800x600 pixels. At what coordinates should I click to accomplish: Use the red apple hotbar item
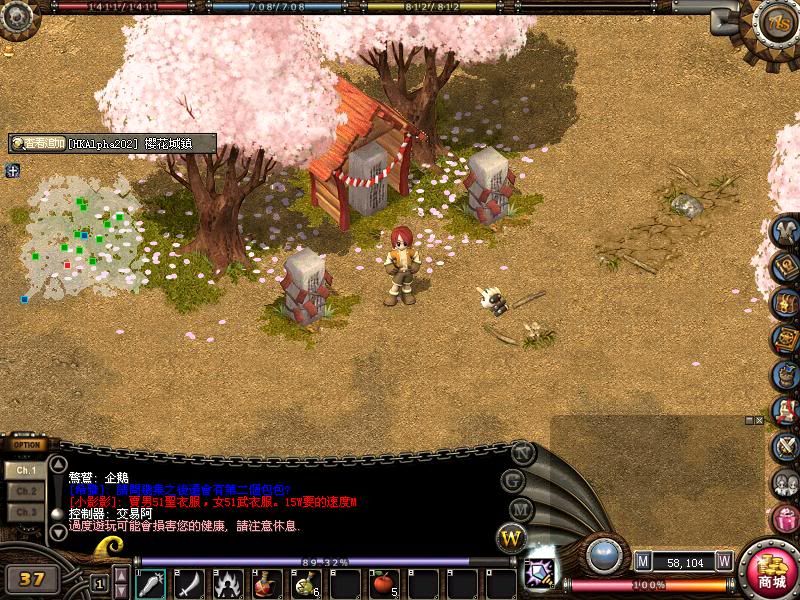[382, 582]
